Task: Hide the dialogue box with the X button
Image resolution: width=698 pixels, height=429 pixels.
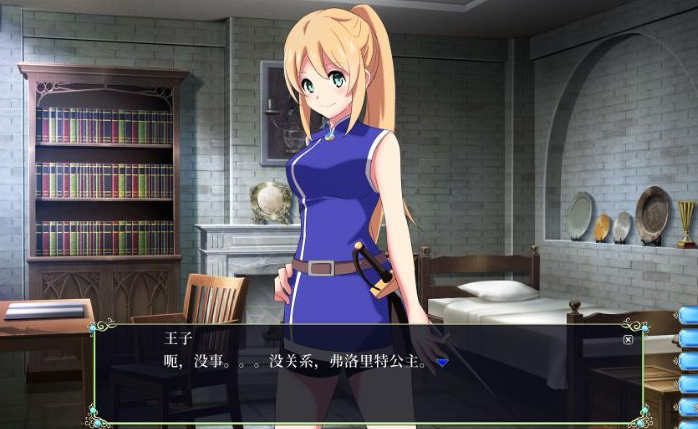Action: (627, 339)
